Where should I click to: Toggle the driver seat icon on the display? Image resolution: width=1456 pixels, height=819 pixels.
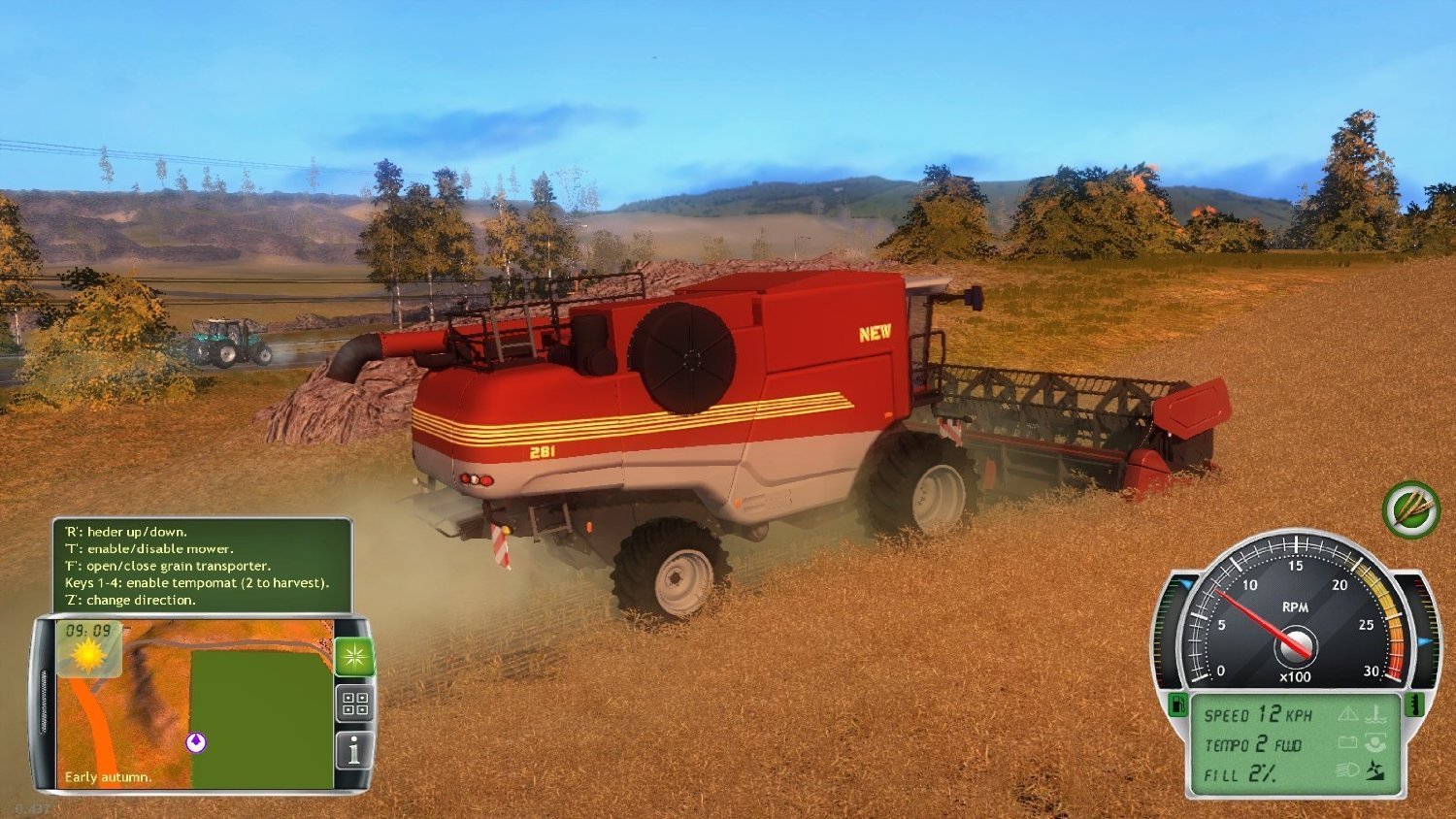(x=1376, y=744)
